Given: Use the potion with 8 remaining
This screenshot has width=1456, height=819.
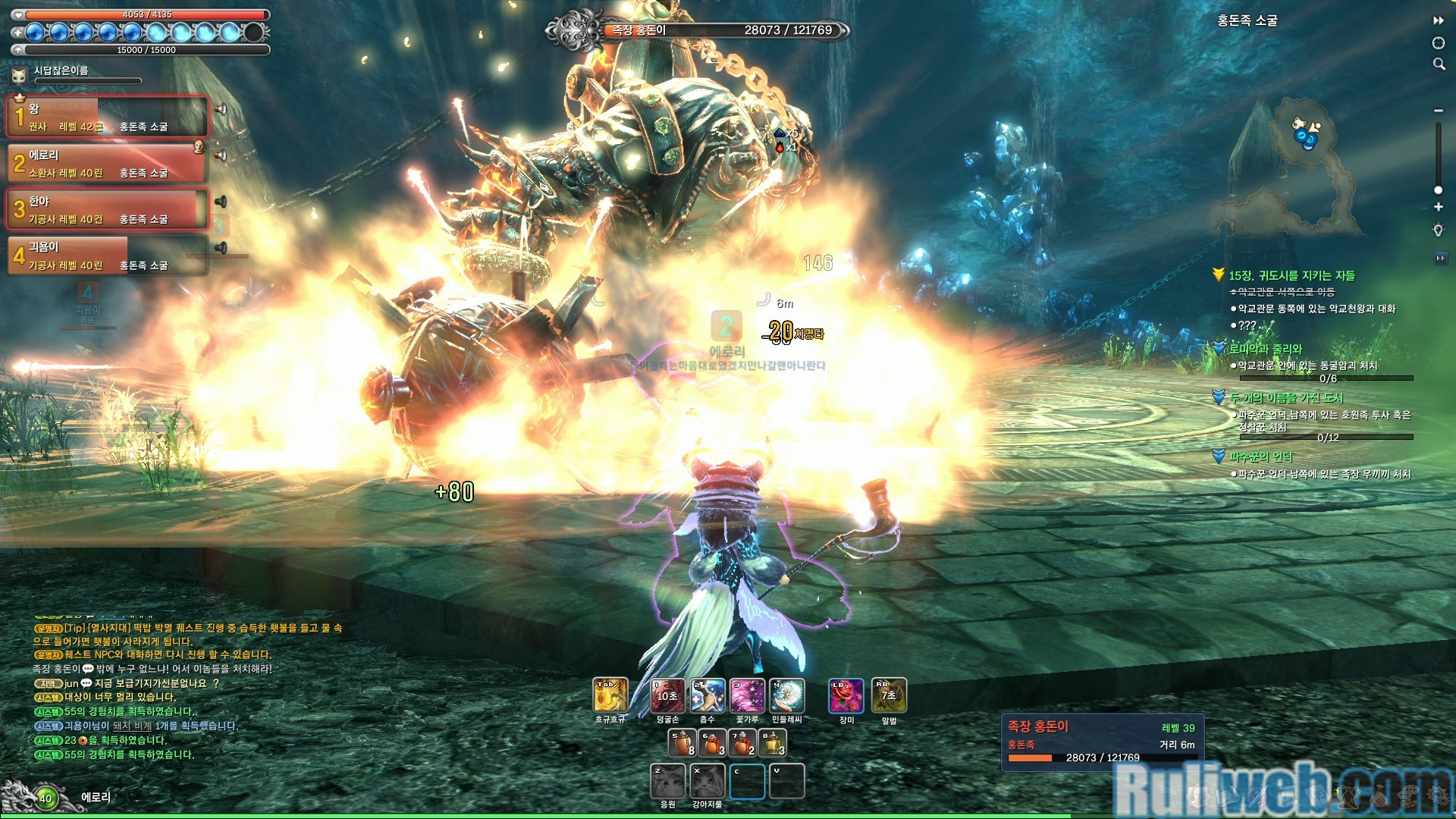Looking at the screenshot, I should pyautogui.click(x=682, y=743).
